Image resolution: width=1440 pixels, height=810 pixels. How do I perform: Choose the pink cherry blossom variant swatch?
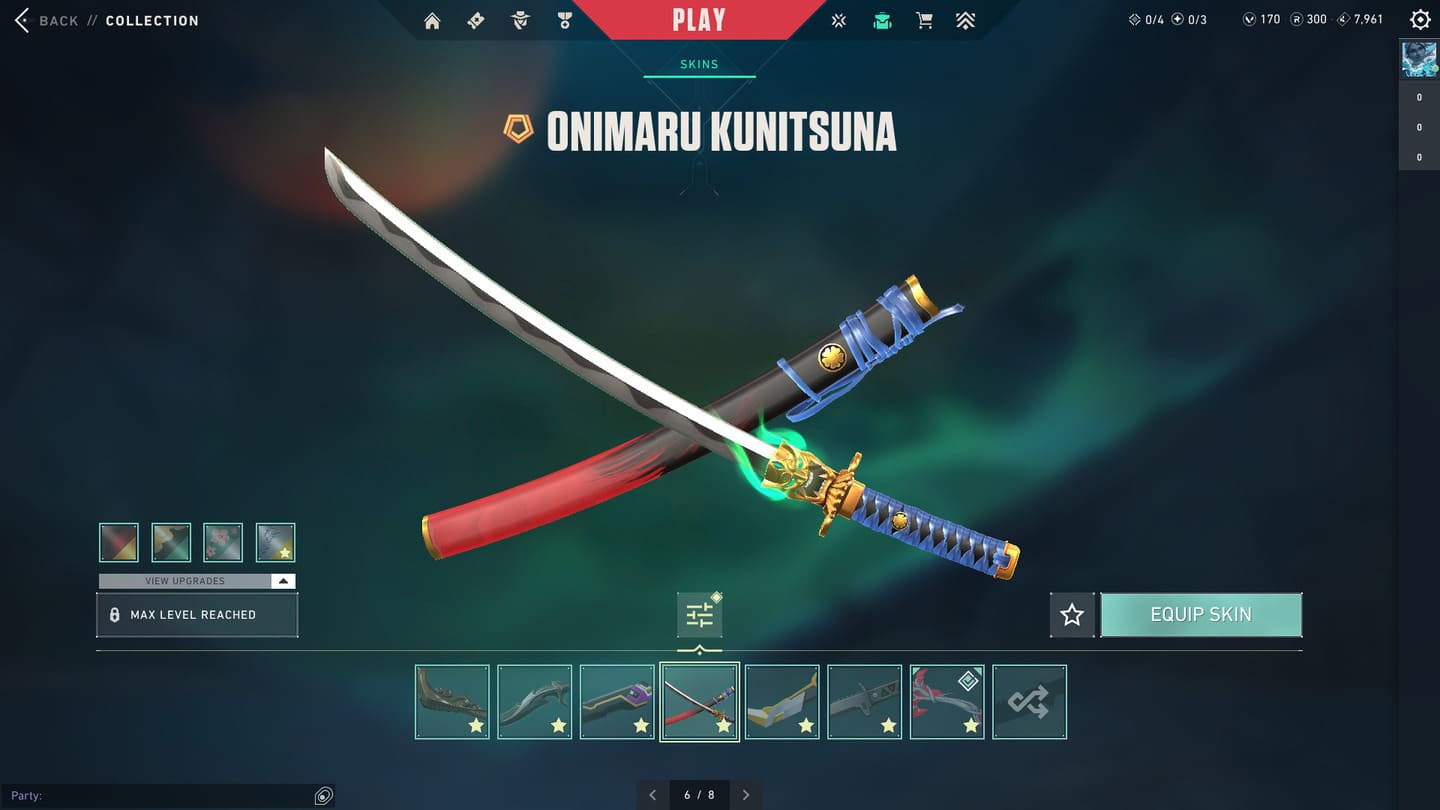pyautogui.click(x=223, y=543)
